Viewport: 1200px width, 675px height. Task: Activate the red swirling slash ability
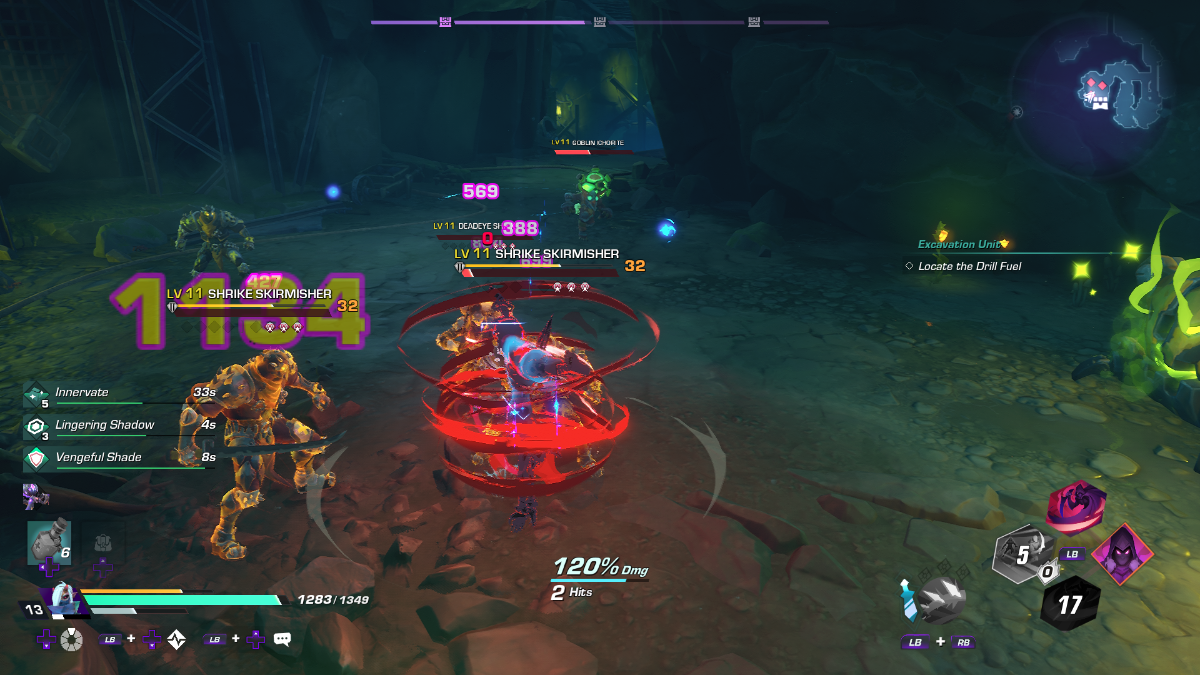click(1075, 507)
